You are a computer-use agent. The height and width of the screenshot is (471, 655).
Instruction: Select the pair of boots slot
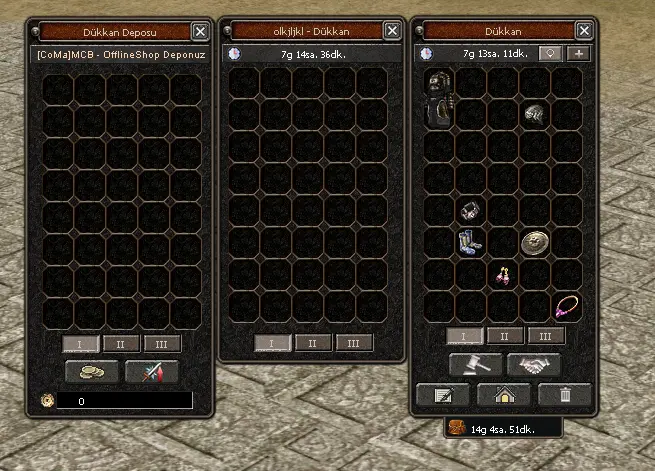(x=471, y=242)
